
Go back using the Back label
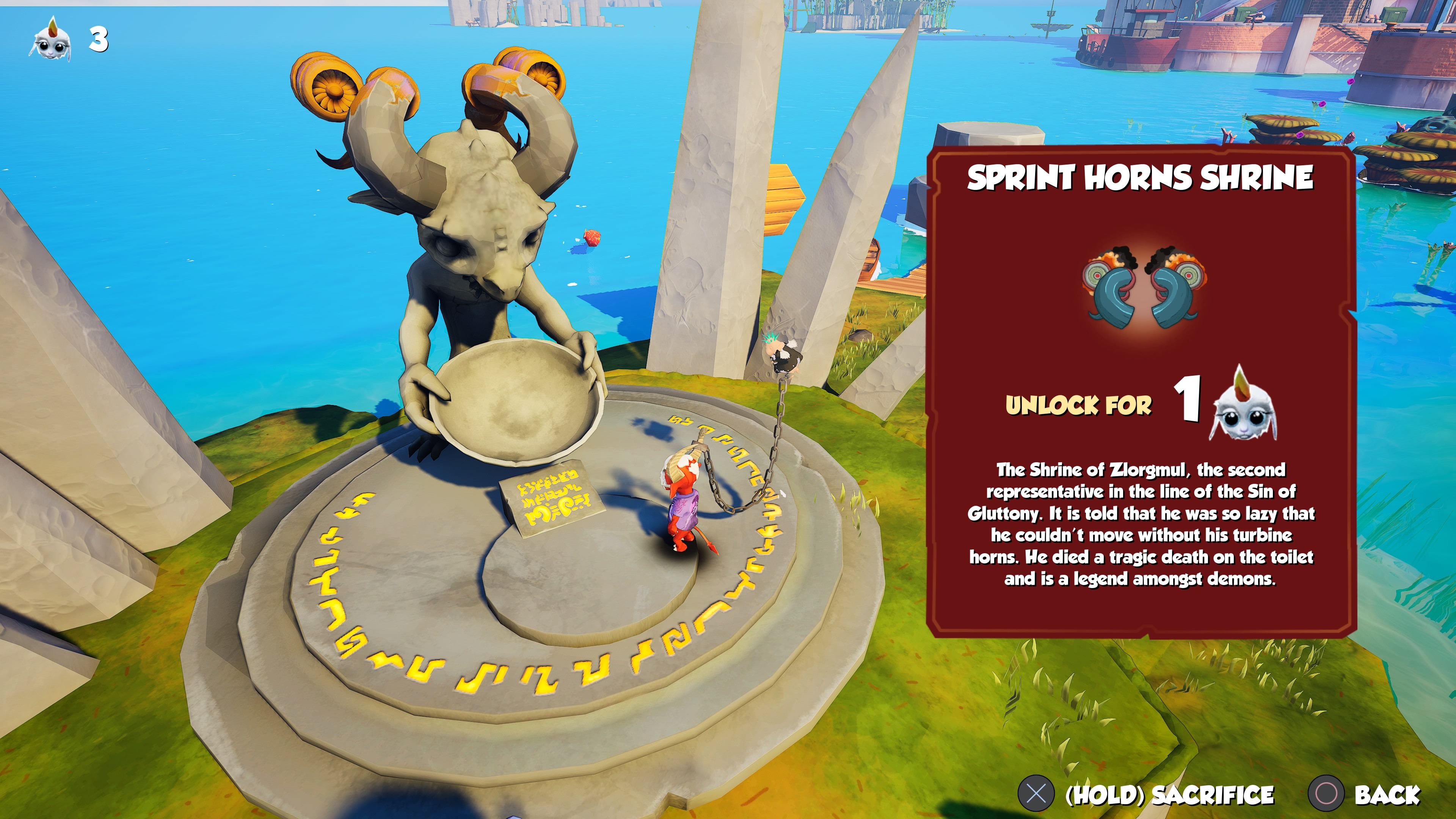[x=1387, y=794]
